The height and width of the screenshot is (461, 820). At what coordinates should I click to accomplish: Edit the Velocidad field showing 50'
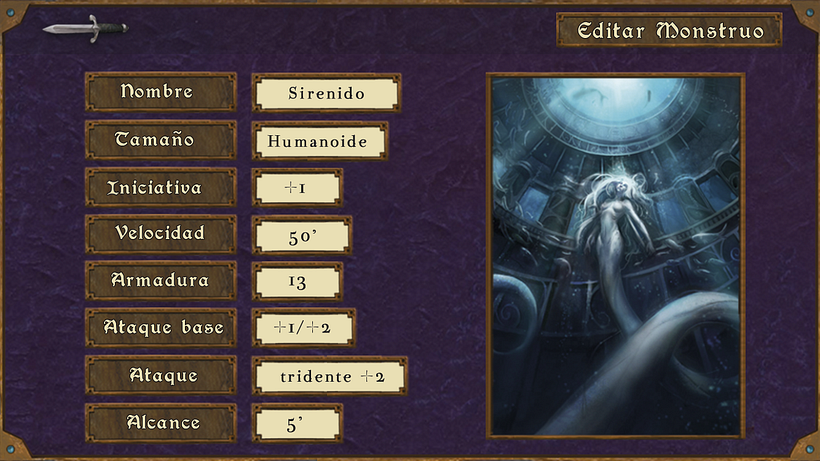(x=301, y=235)
